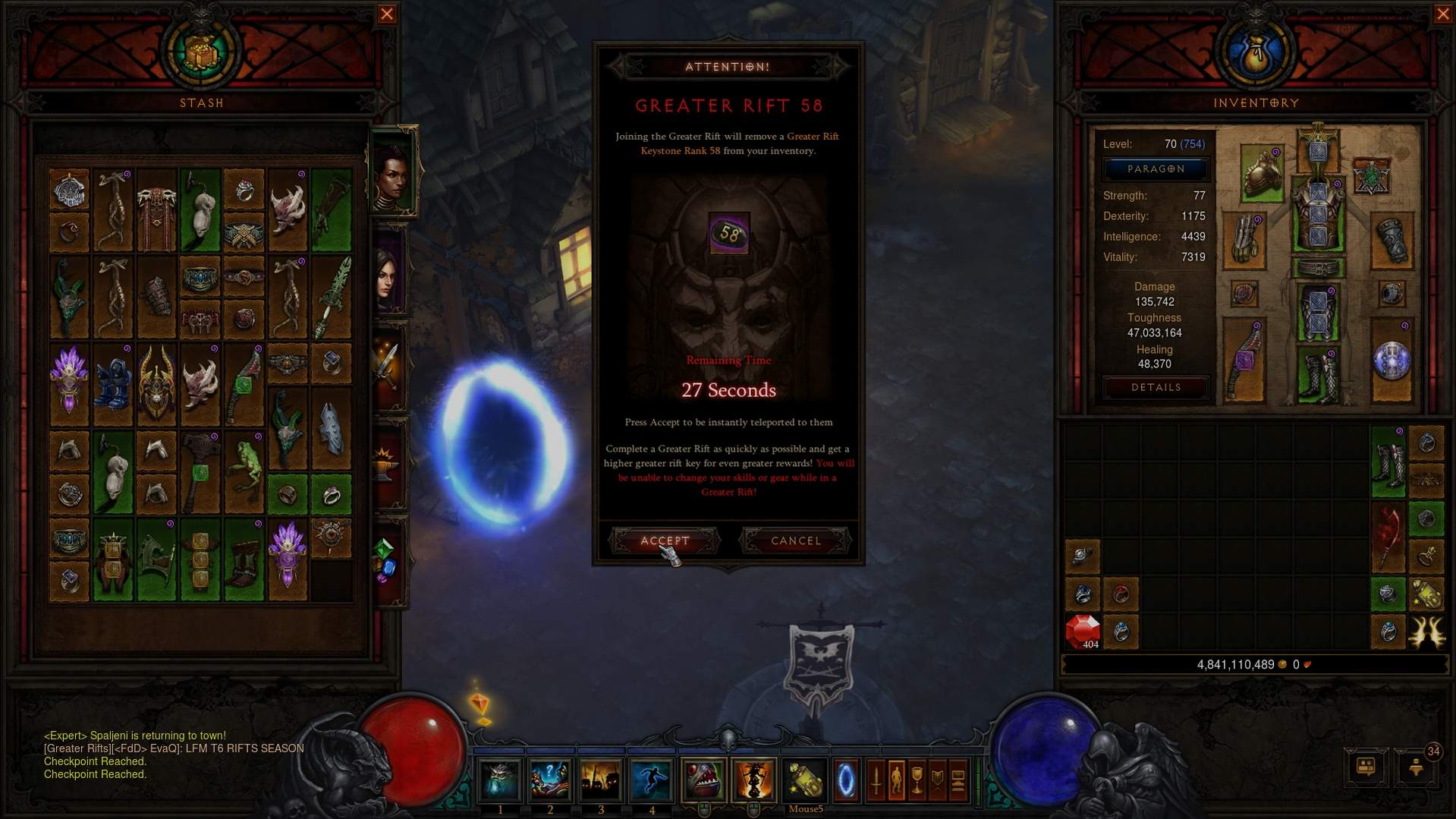Viewport: 1456px width, 819px height.
Task: Select the equipped boots slot
Action: tap(1318, 375)
